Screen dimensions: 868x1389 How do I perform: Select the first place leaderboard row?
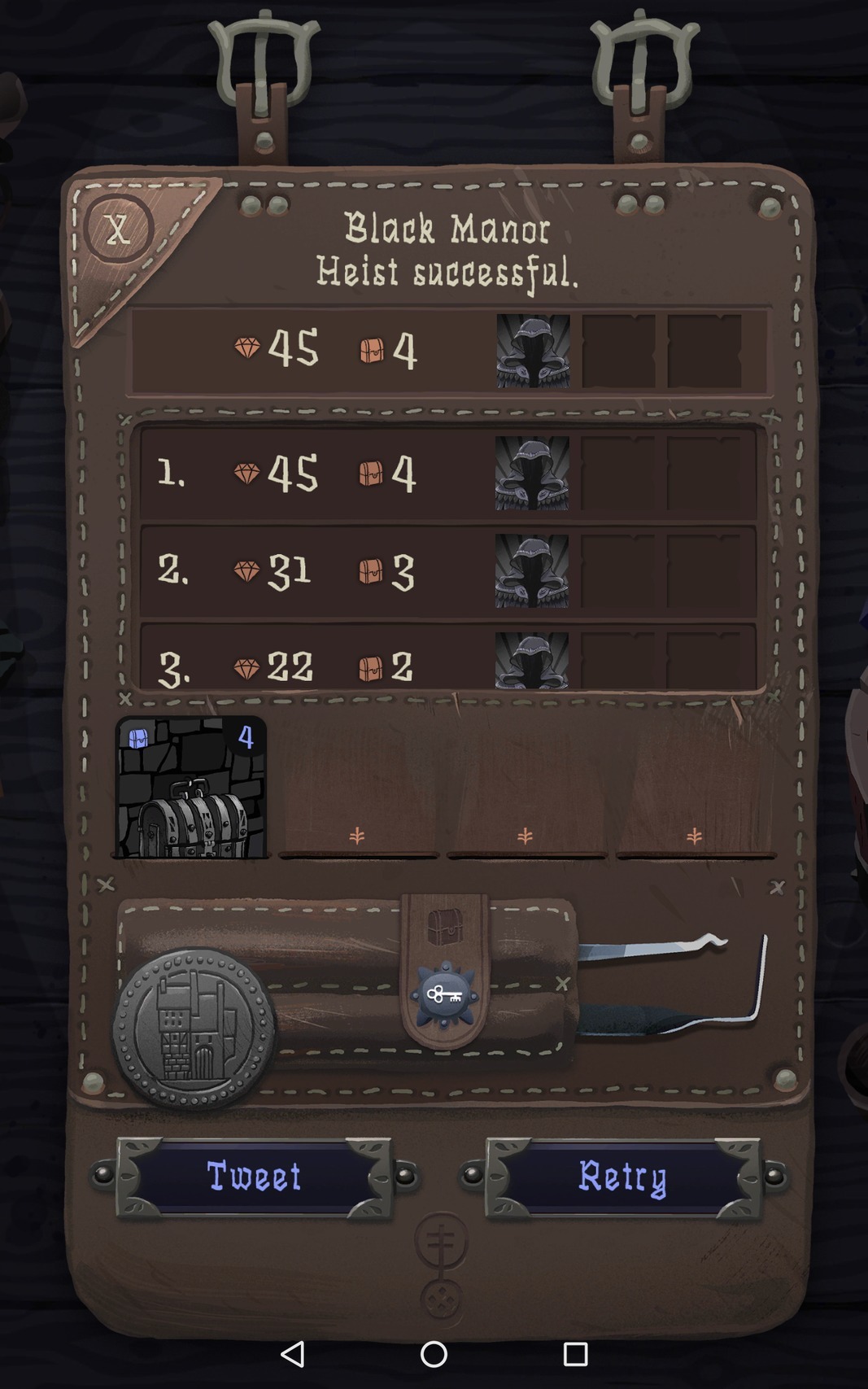(x=447, y=473)
